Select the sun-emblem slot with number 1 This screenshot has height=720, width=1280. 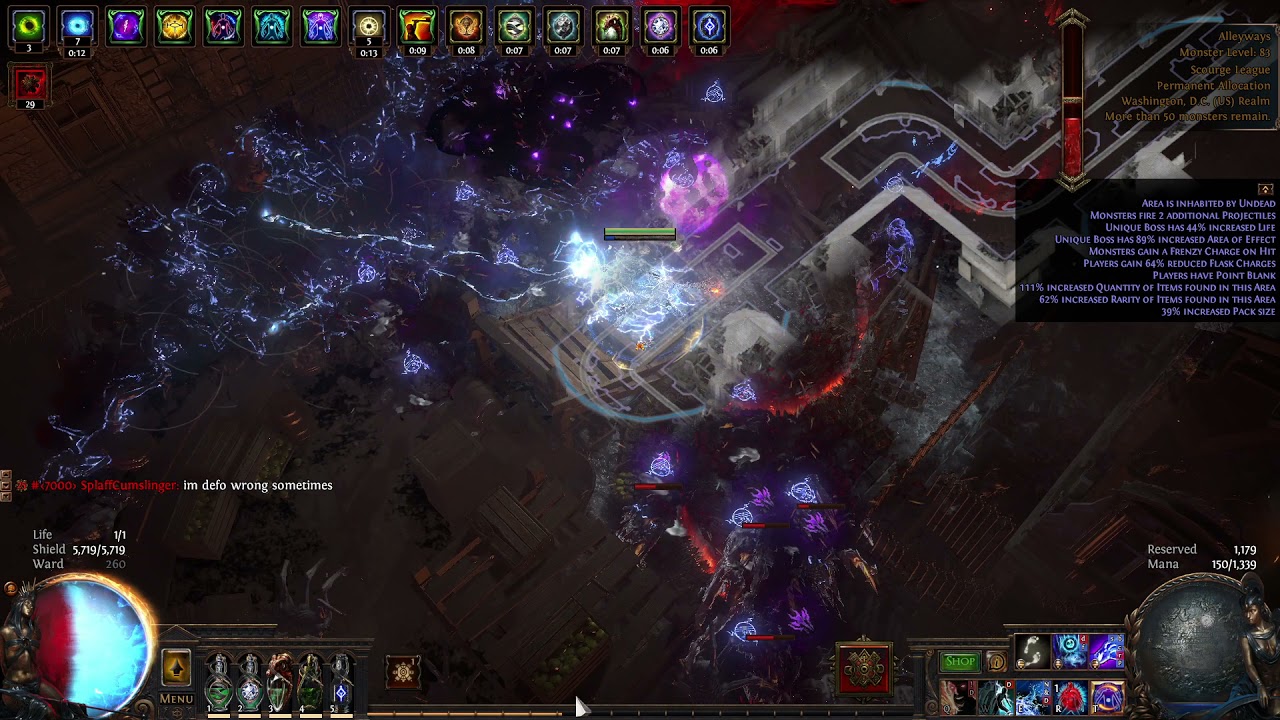[x=404, y=672]
